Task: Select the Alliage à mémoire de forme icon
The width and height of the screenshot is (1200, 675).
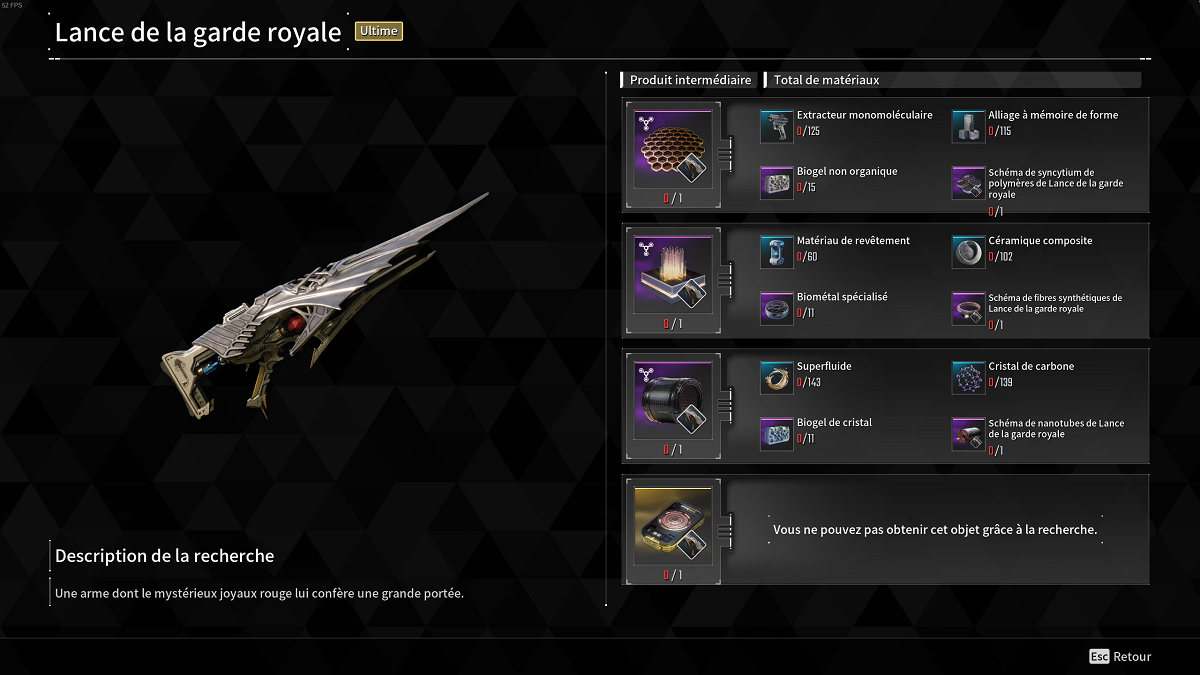Action: coord(968,126)
